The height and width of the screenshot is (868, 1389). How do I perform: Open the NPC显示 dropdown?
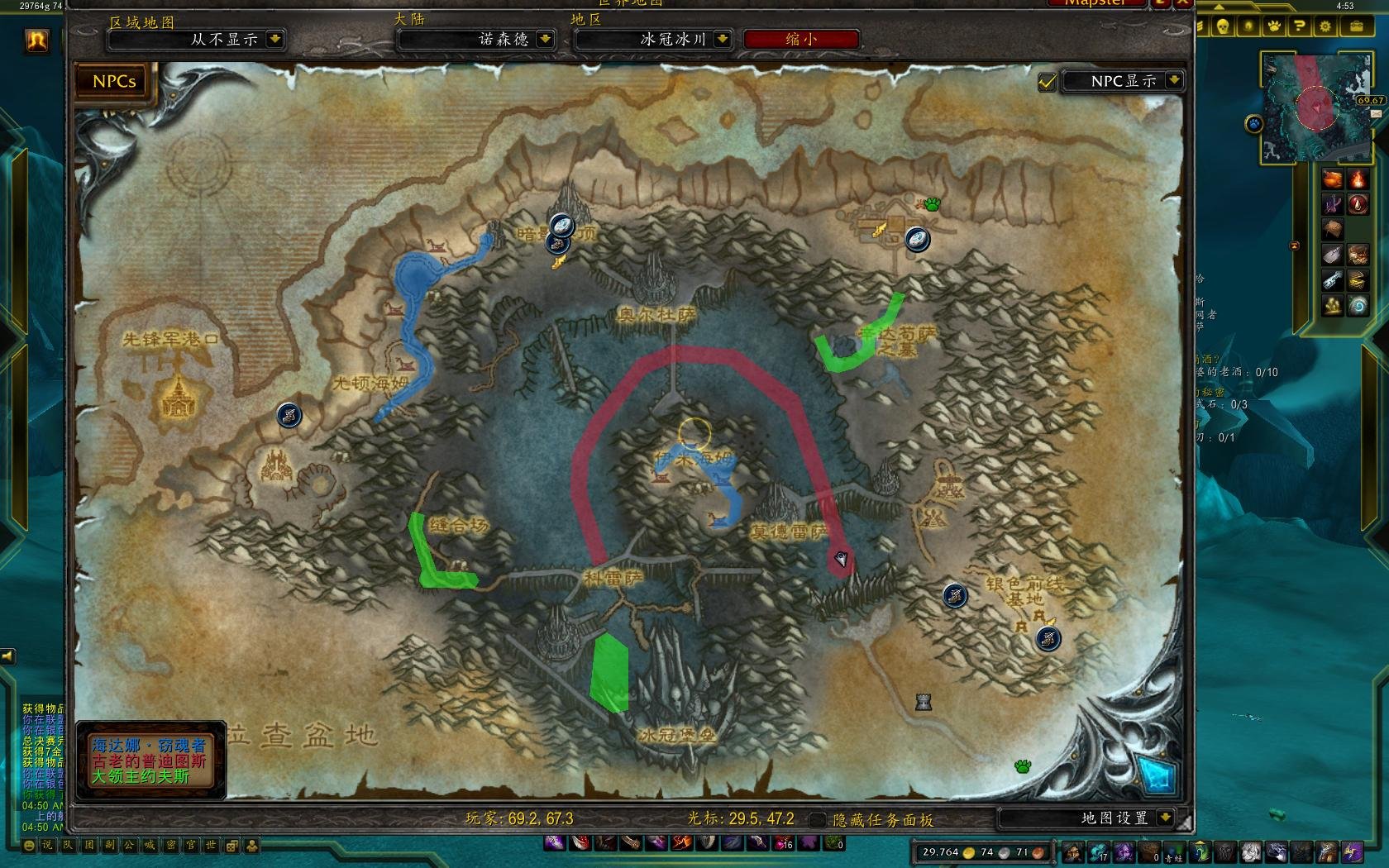(x=1173, y=80)
